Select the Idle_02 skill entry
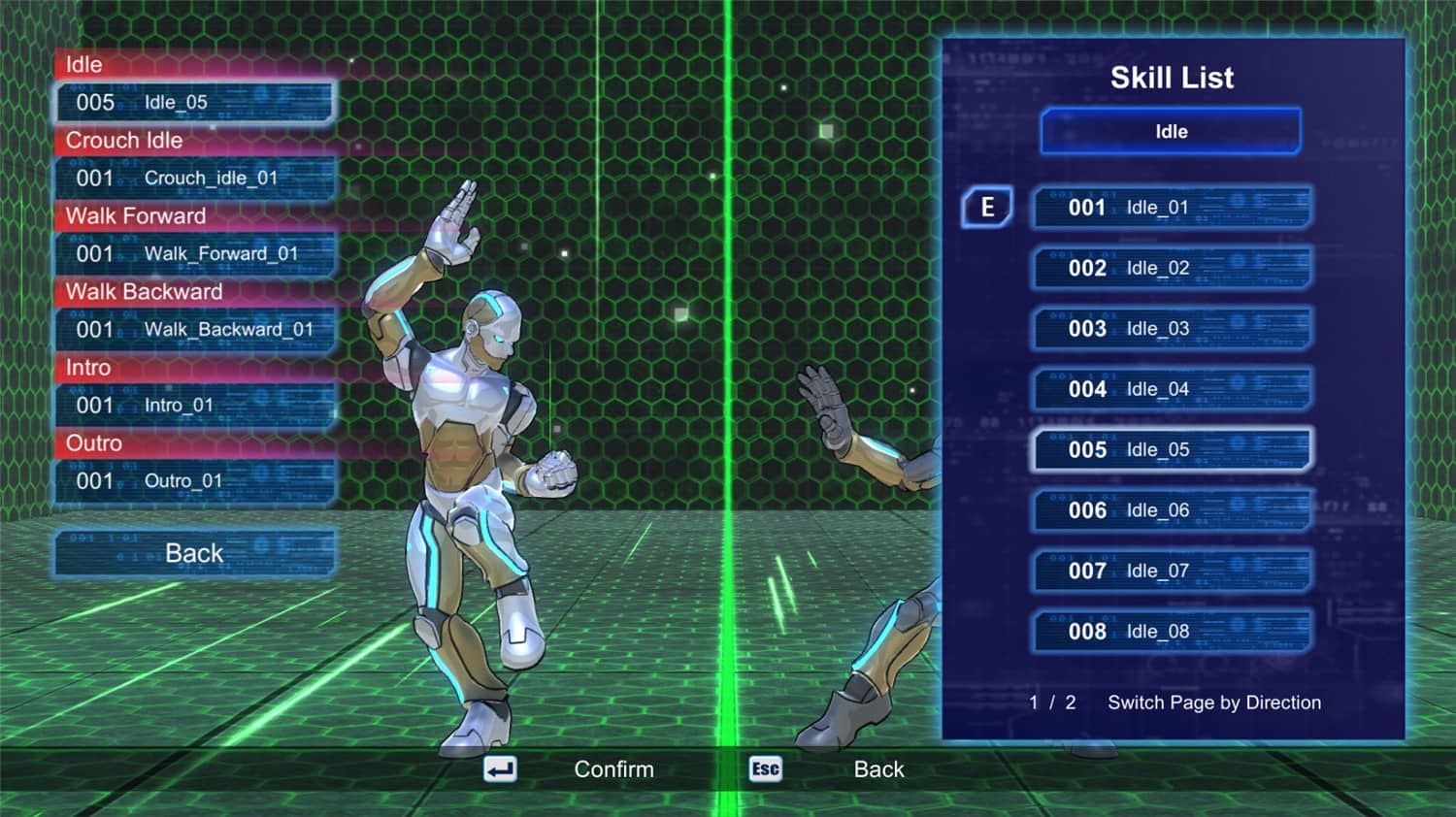1456x817 pixels. [x=1170, y=268]
